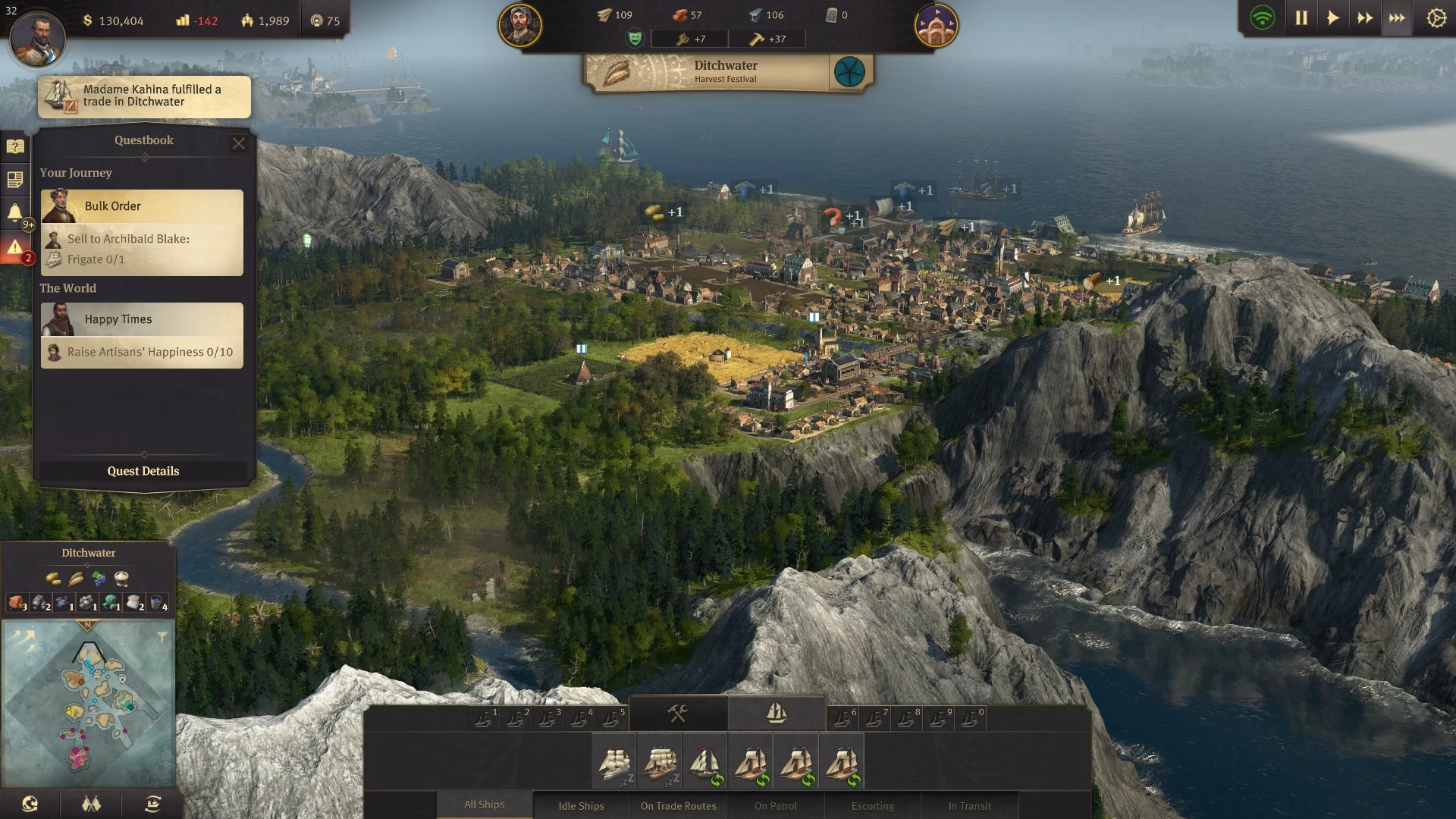Close the Questbook panel

tap(239, 143)
